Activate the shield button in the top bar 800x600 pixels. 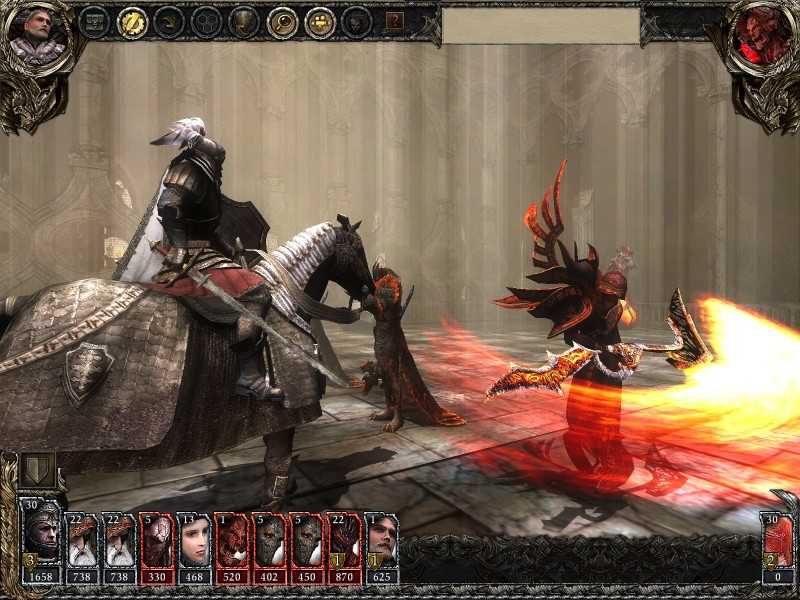(244, 22)
